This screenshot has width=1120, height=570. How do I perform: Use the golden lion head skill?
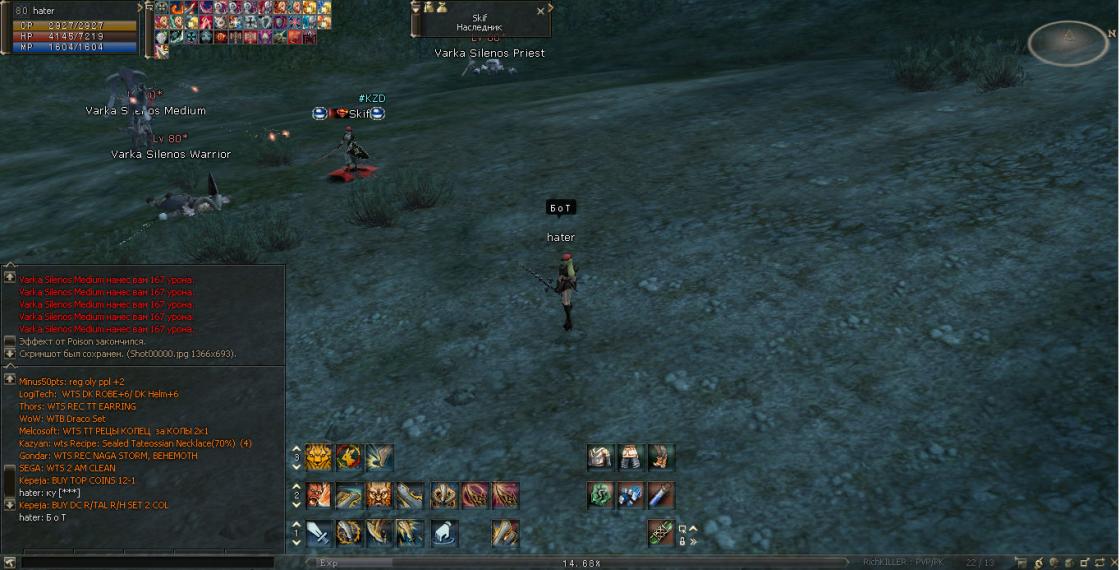(x=319, y=458)
